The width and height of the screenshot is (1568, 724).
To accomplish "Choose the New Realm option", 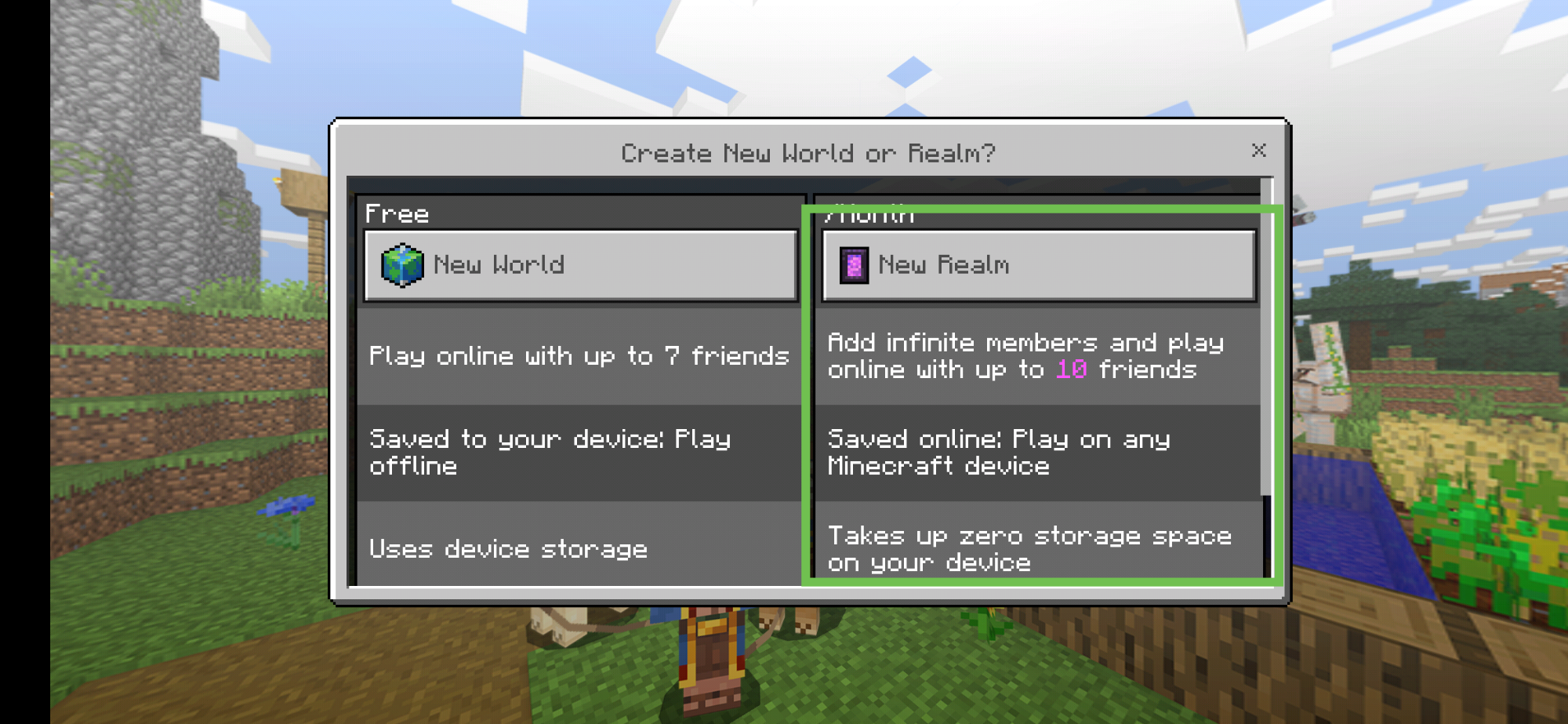I will coord(1038,265).
